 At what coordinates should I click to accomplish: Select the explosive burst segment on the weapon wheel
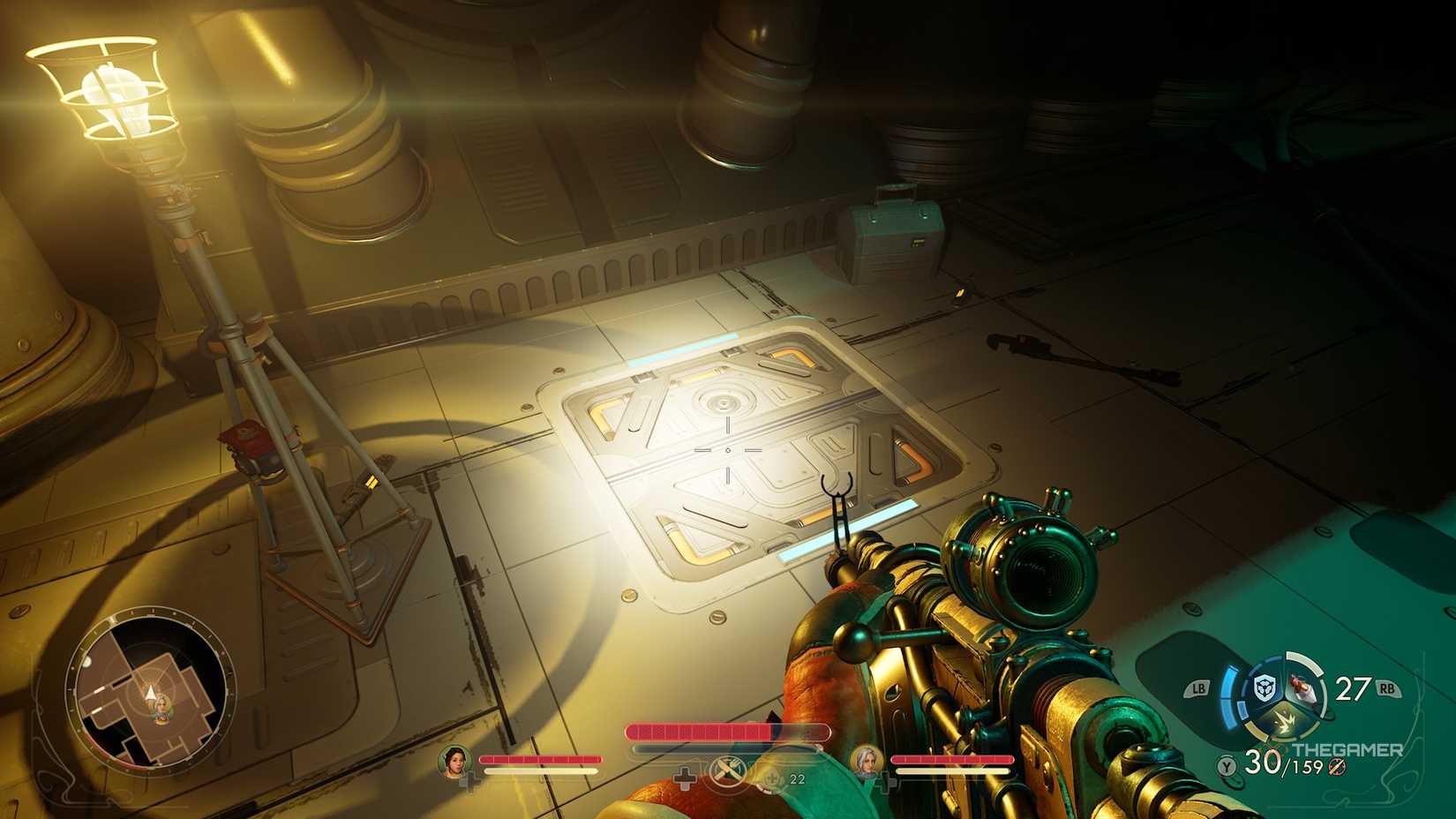point(1285,720)
